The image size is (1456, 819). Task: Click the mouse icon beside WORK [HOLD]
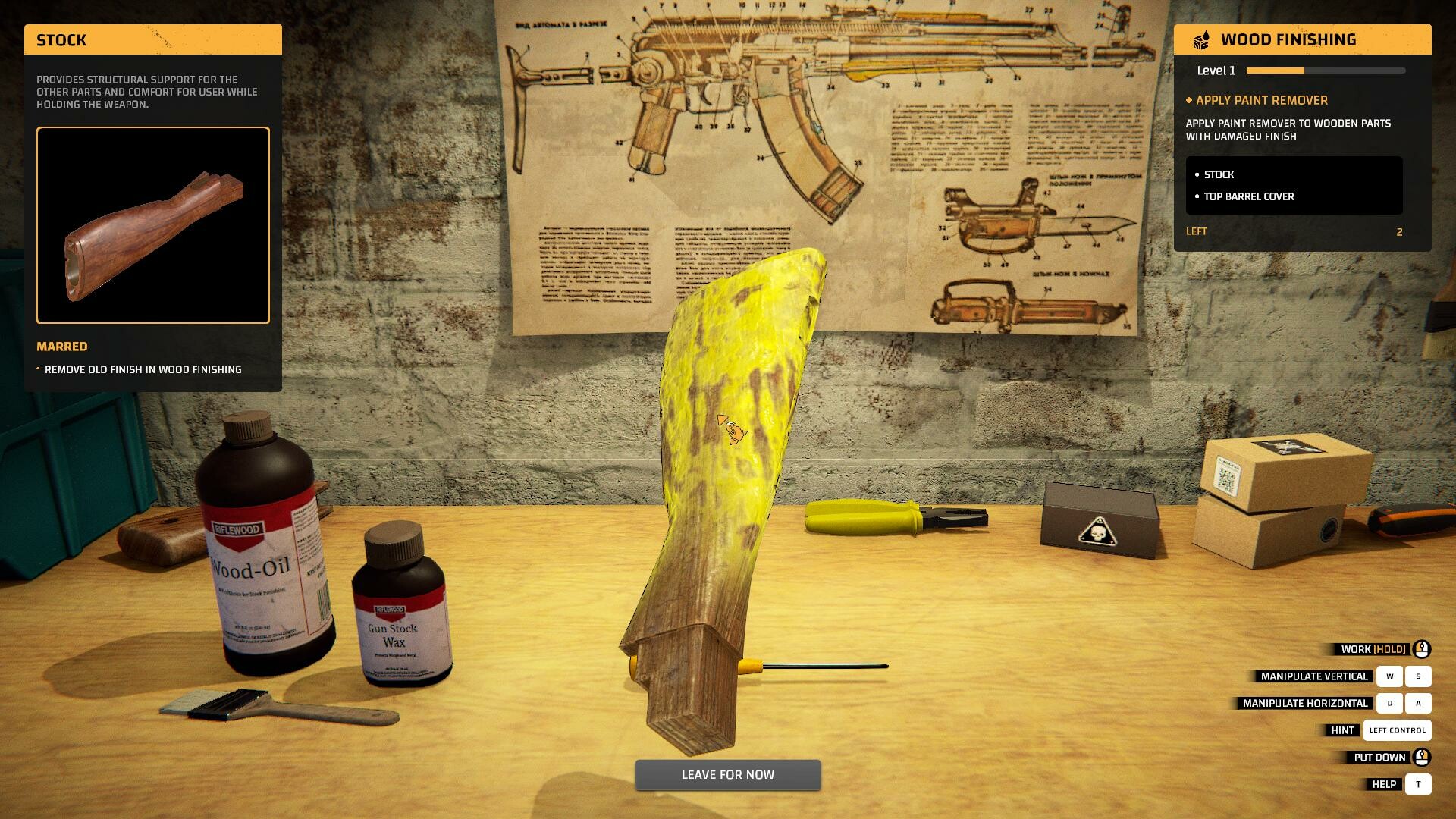pyautogui.click(x=1423, y=649)
